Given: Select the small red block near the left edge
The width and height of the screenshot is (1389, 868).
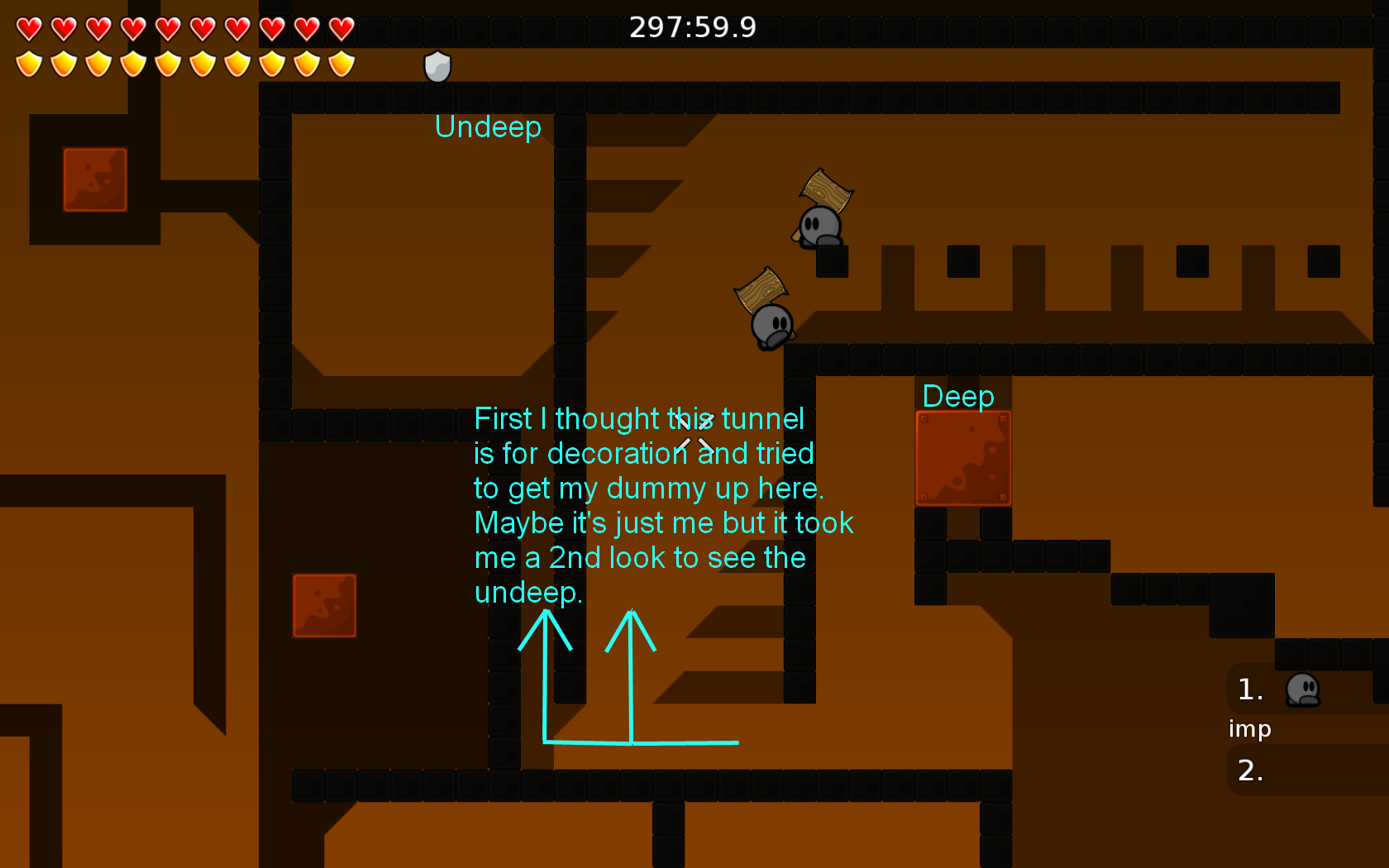Looking at the screenshot, I should (94, 178).
